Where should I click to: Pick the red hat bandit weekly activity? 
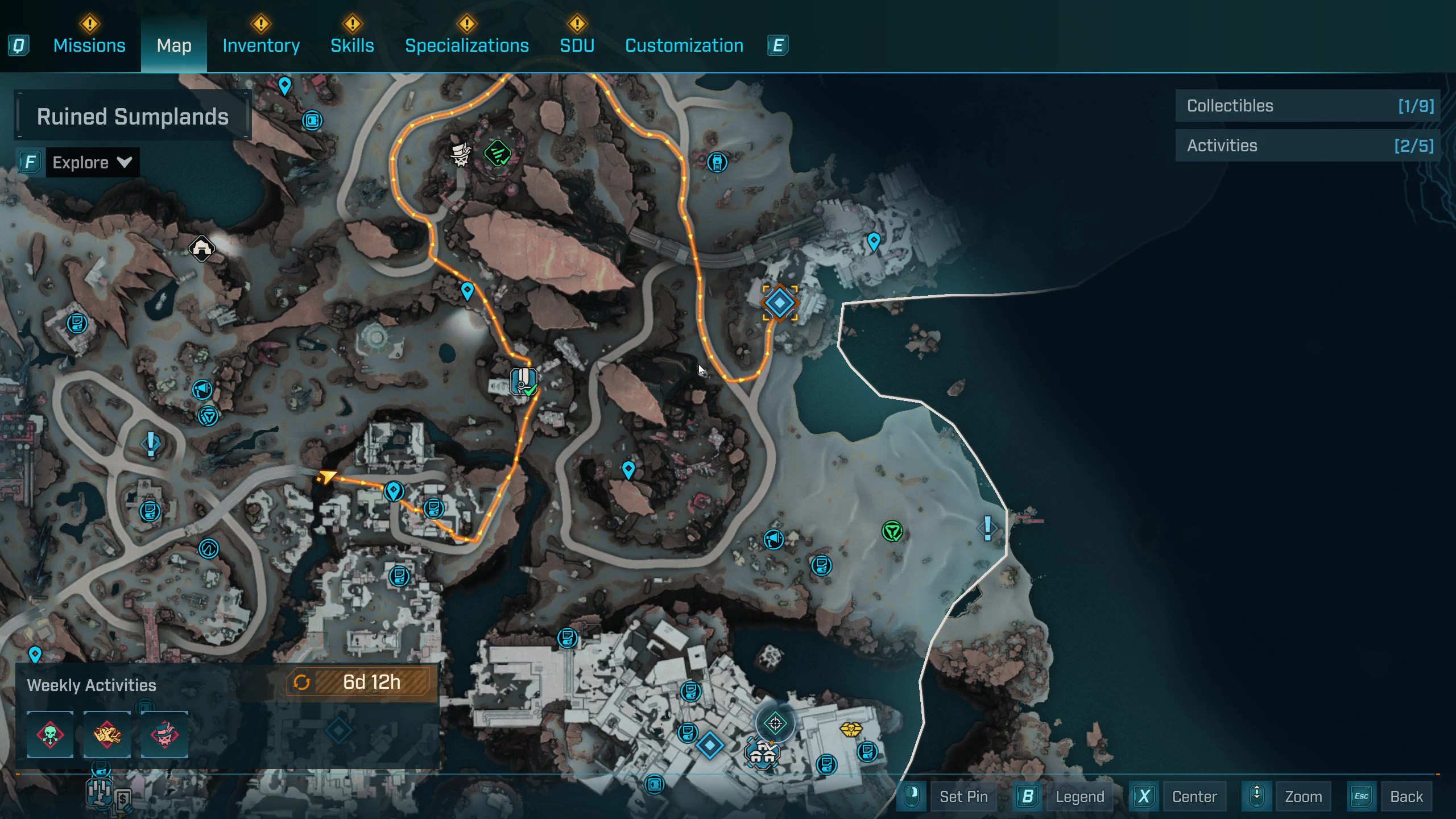(164, 734)
